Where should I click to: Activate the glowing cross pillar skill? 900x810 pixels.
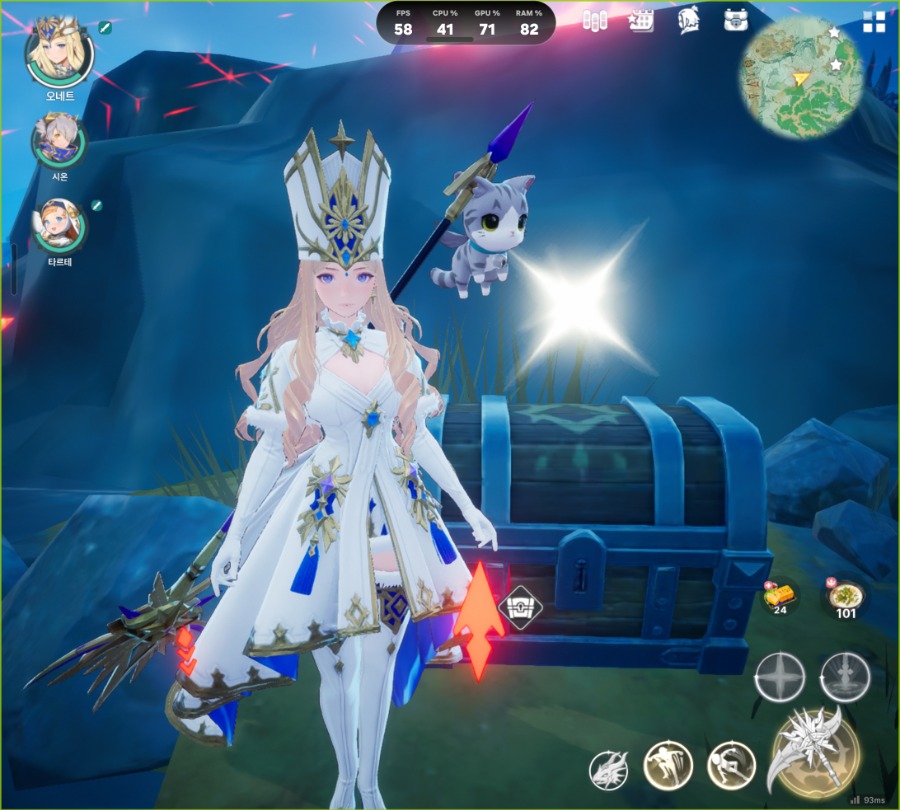845,678
